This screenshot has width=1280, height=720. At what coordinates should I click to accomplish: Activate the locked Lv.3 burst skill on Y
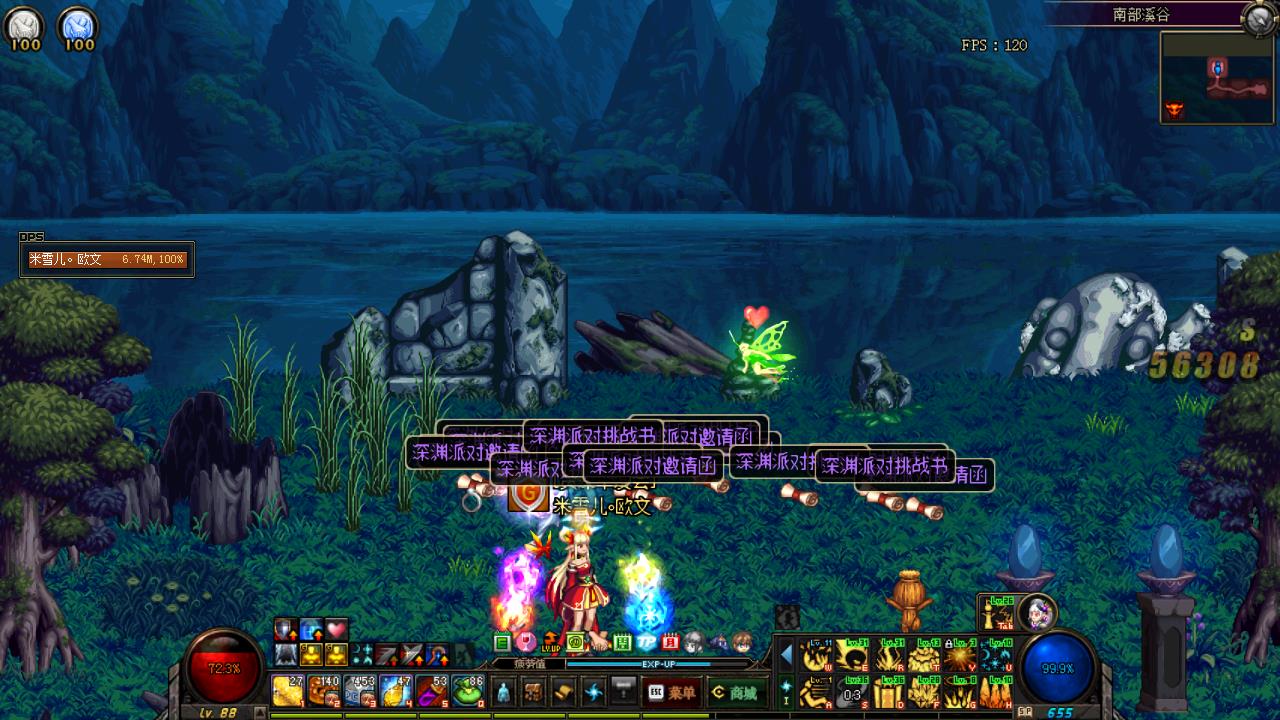pos(960,656)
